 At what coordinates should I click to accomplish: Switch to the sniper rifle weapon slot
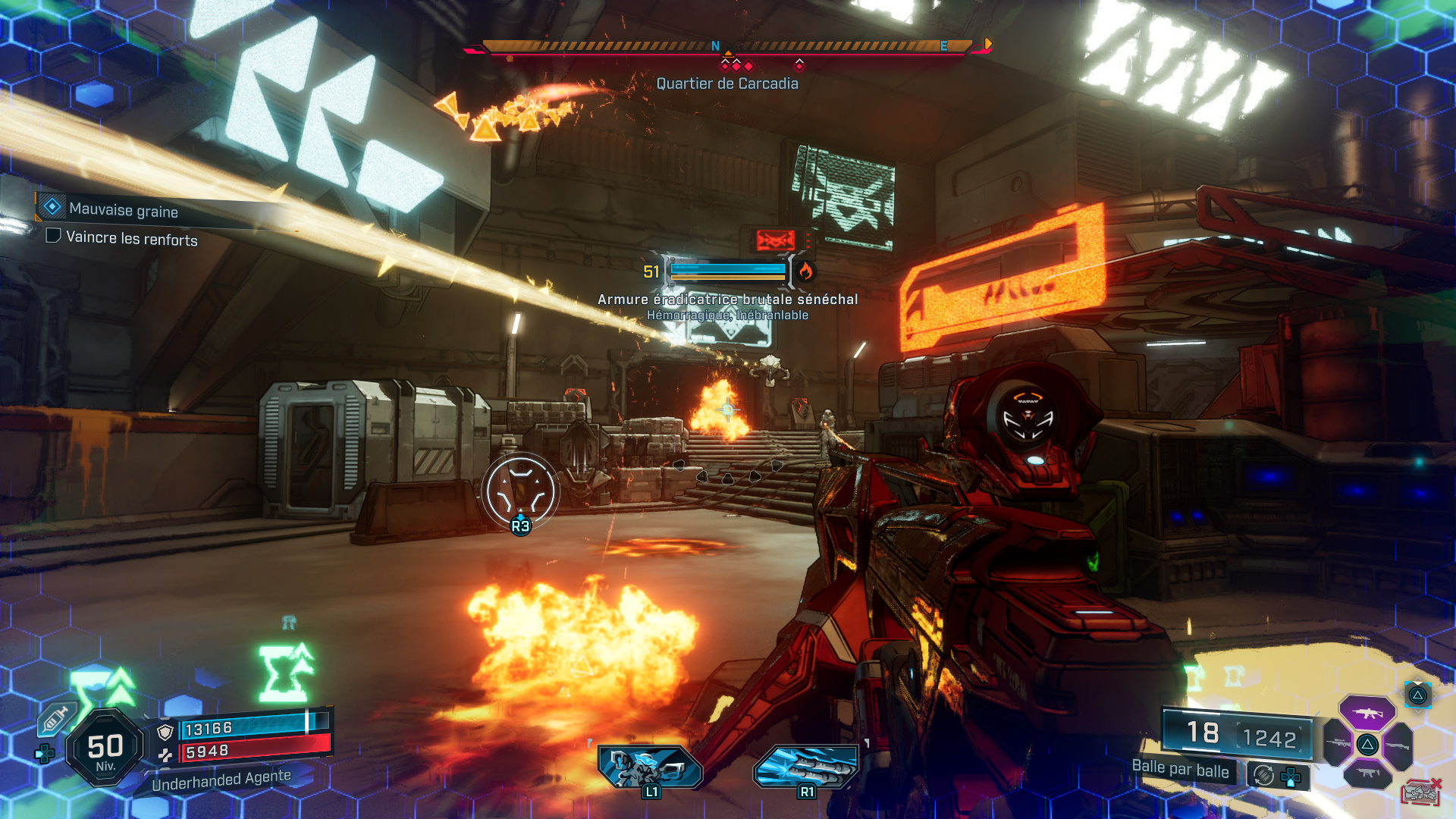coord(1338,743)
